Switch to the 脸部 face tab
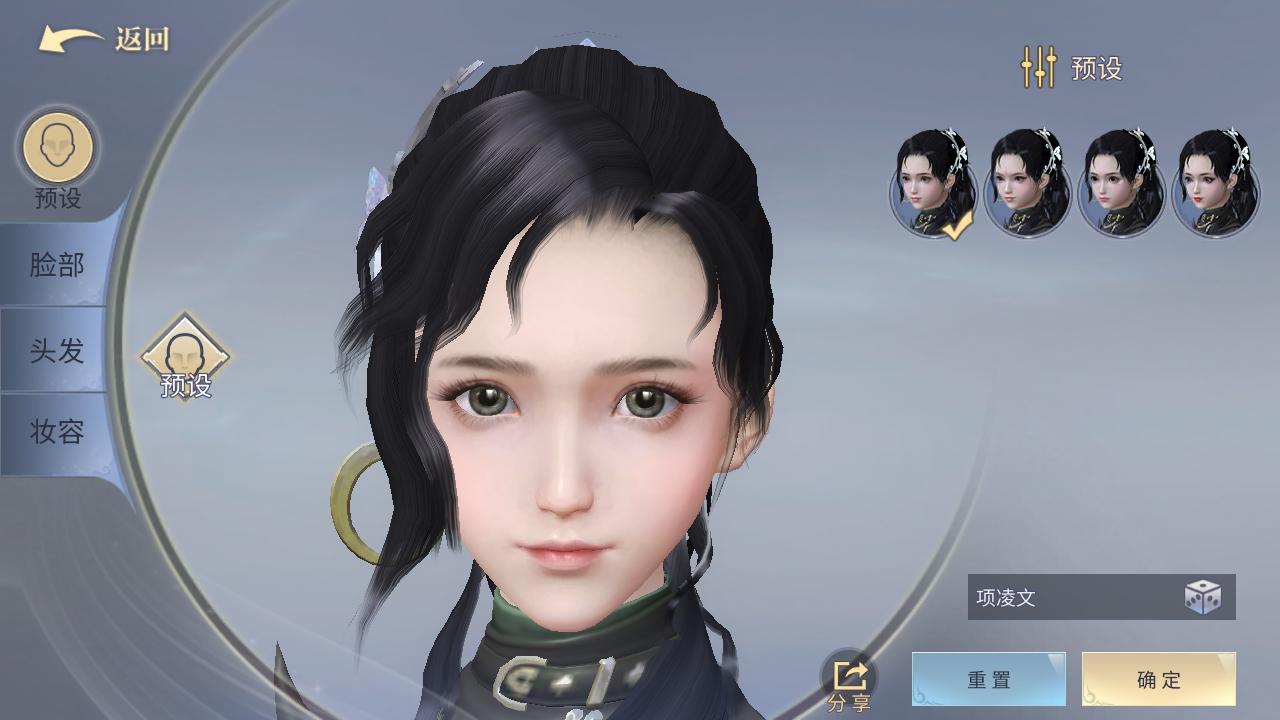The image size is (1280, 720). click(x=56, y=265)
